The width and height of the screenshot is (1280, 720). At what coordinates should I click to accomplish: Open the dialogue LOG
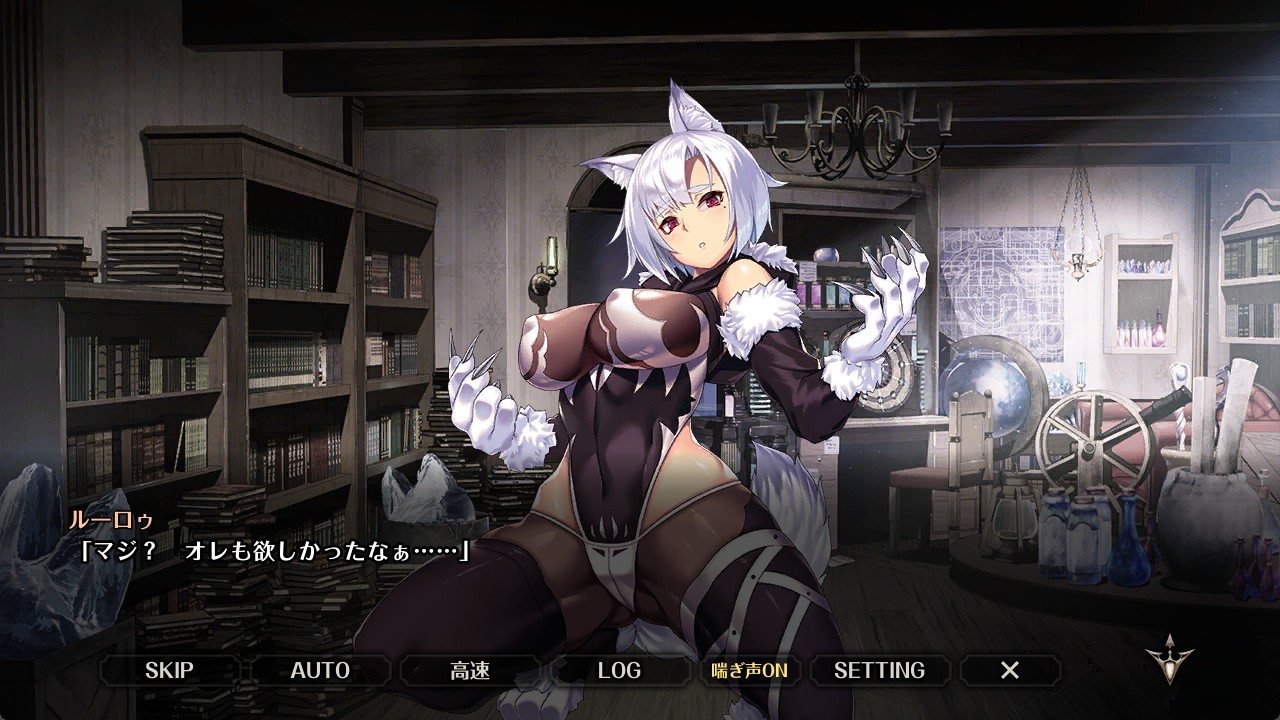(x=619, y=670)
